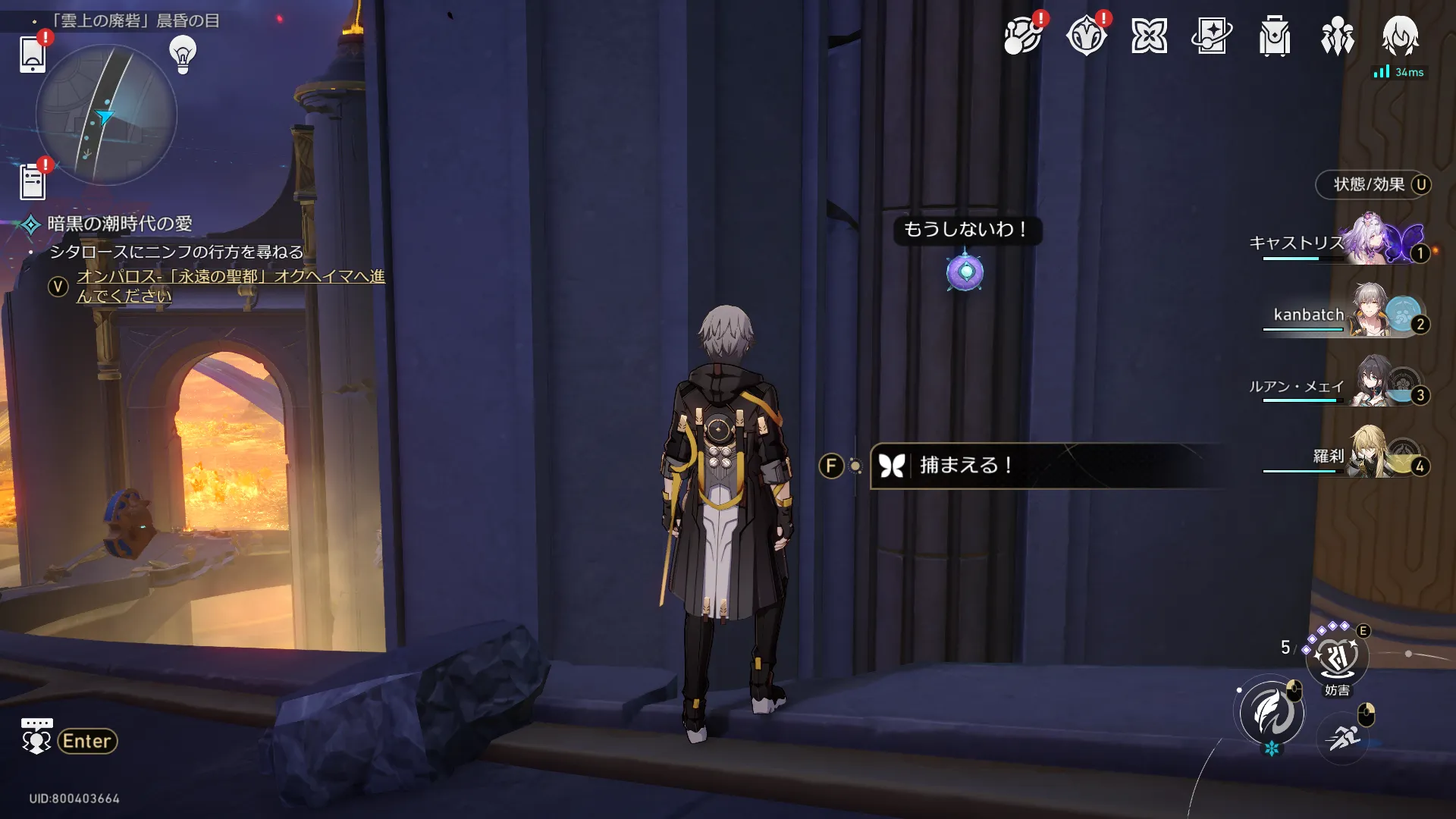
Task: Open the suitcase inventory icon
Action: click(1275, 36)
